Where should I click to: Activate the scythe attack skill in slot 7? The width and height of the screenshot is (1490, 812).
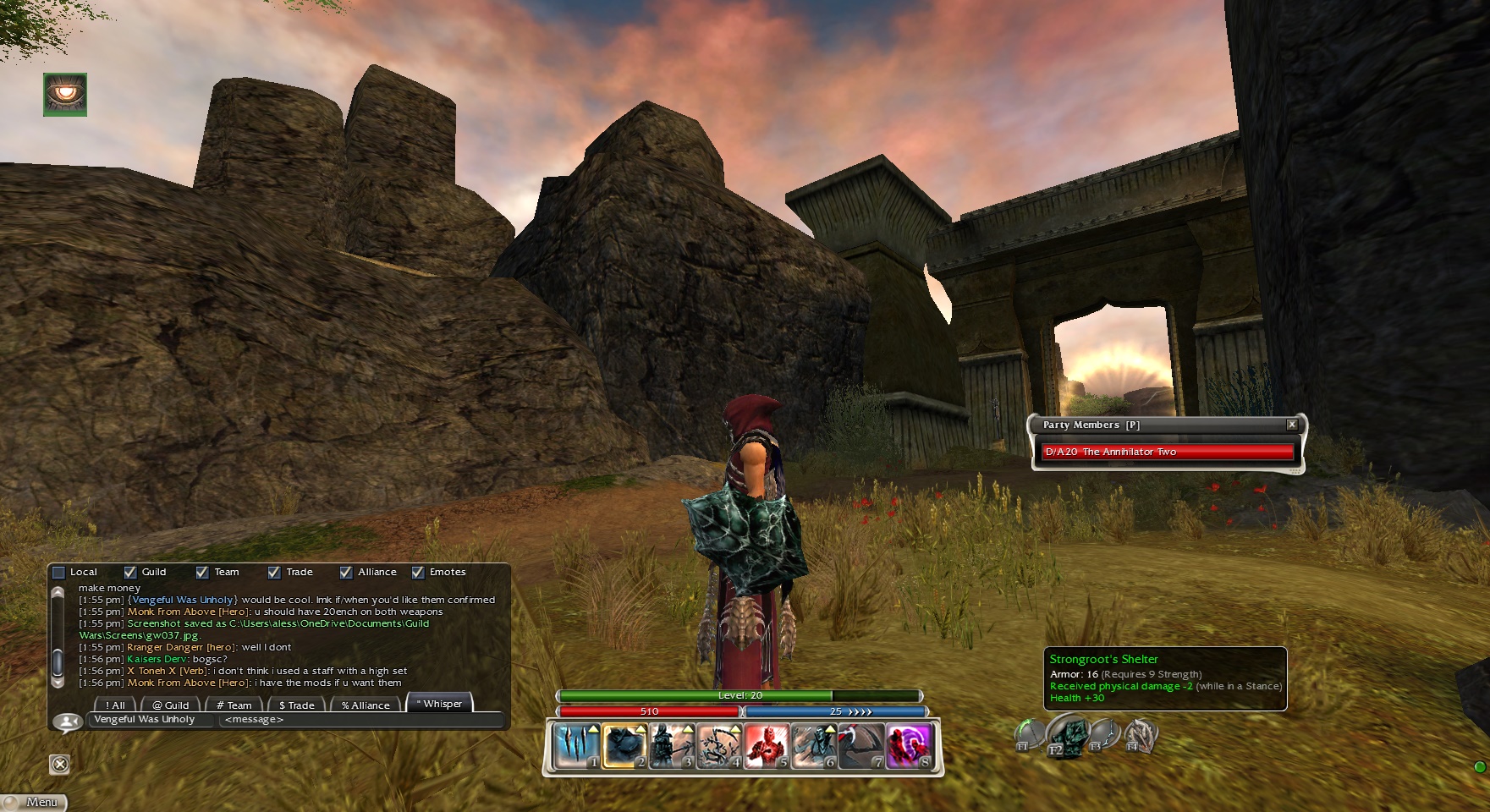click(861, 746)
